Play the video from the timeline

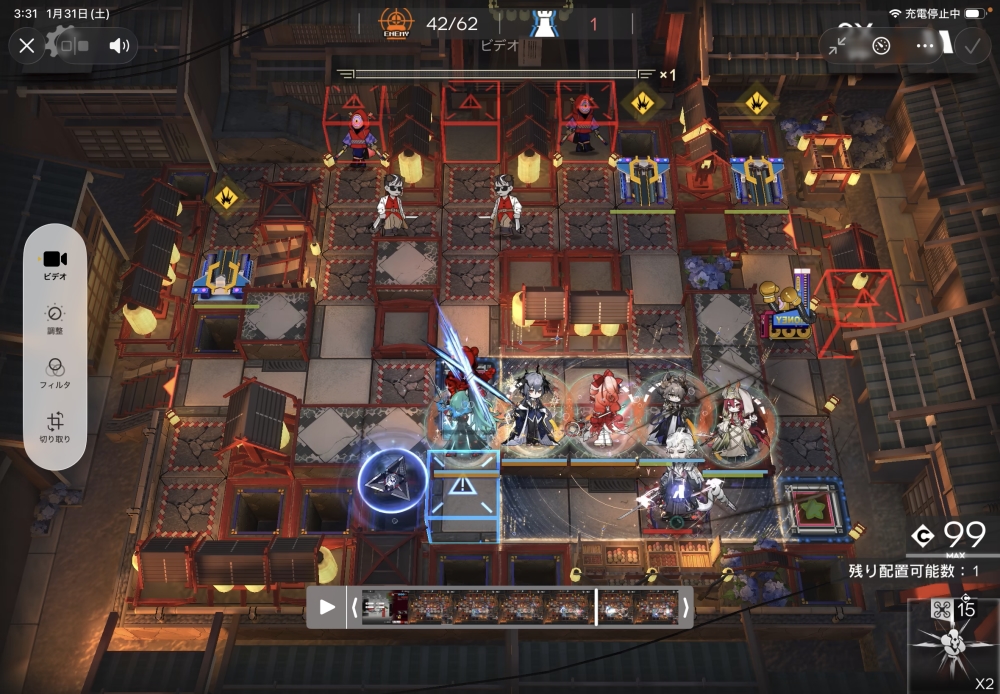tap(327, 607)
